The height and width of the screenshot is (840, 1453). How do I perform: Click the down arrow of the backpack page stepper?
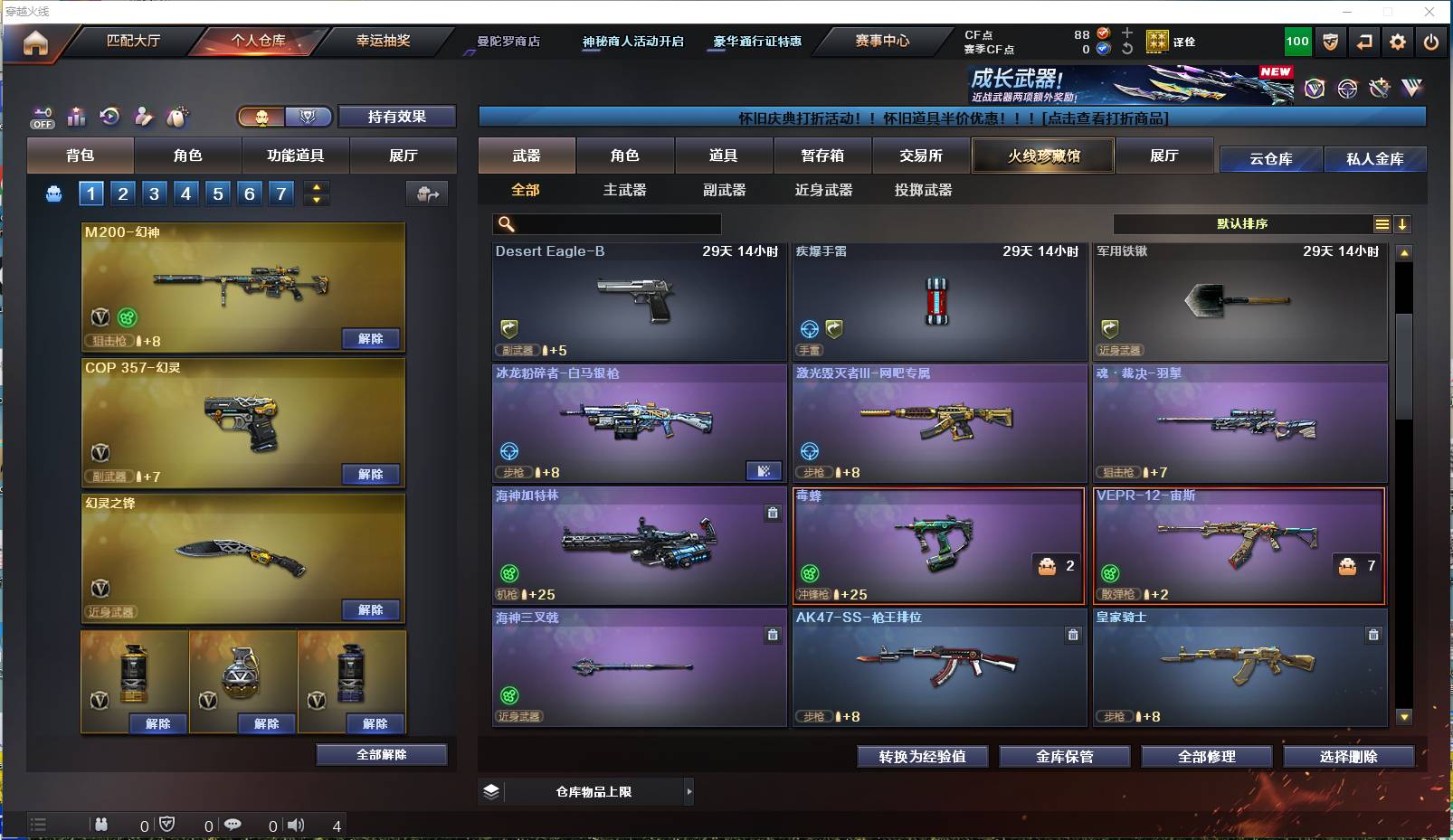316,200
